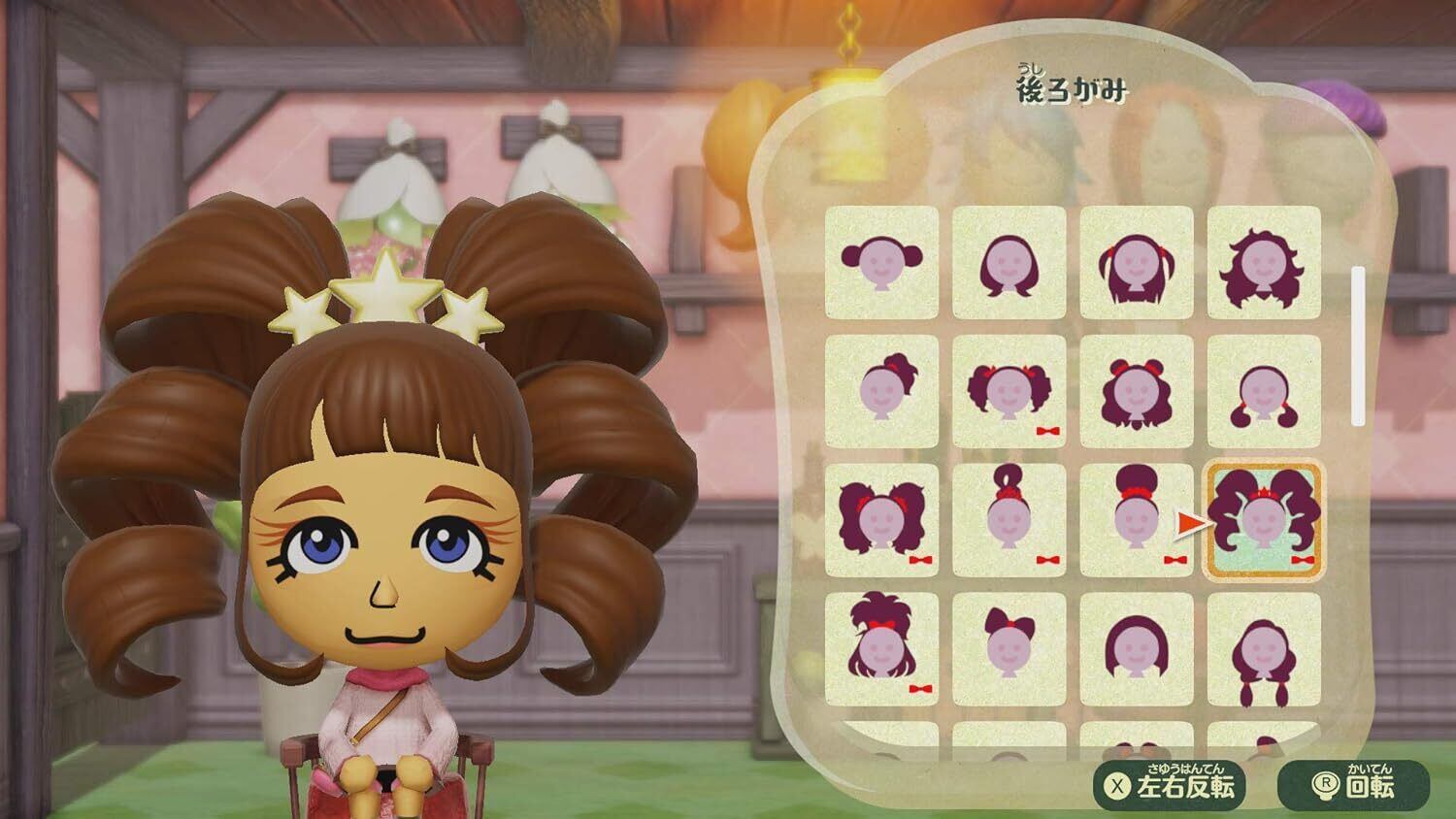Choose the looped topknot ponytail hairstyle
This screenshot has height=819, width=1456.
click(x=1009, y=519)
